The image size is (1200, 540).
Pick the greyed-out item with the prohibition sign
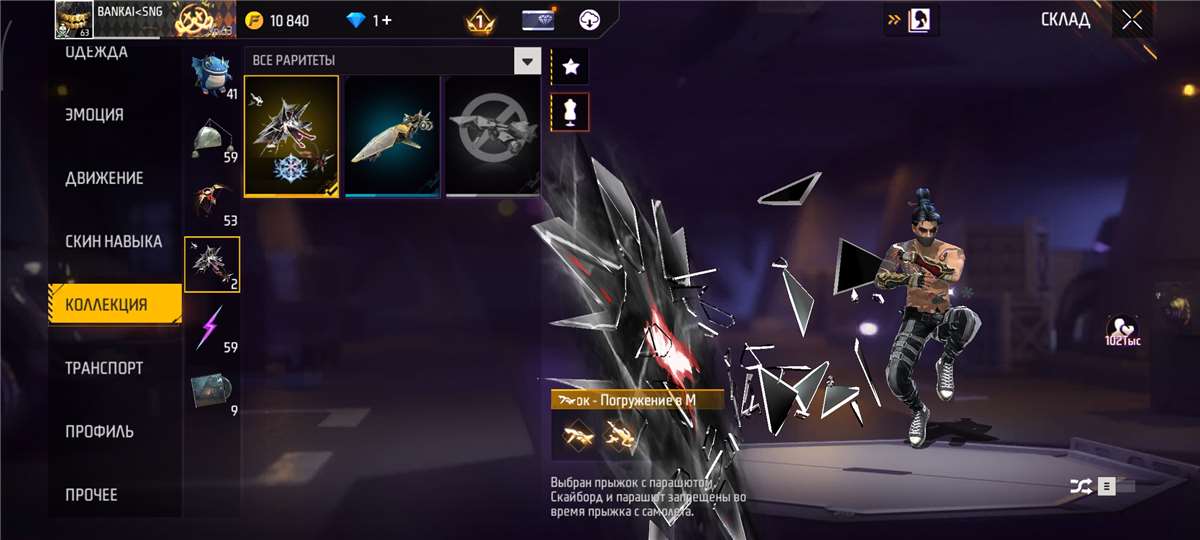[492, 136]
